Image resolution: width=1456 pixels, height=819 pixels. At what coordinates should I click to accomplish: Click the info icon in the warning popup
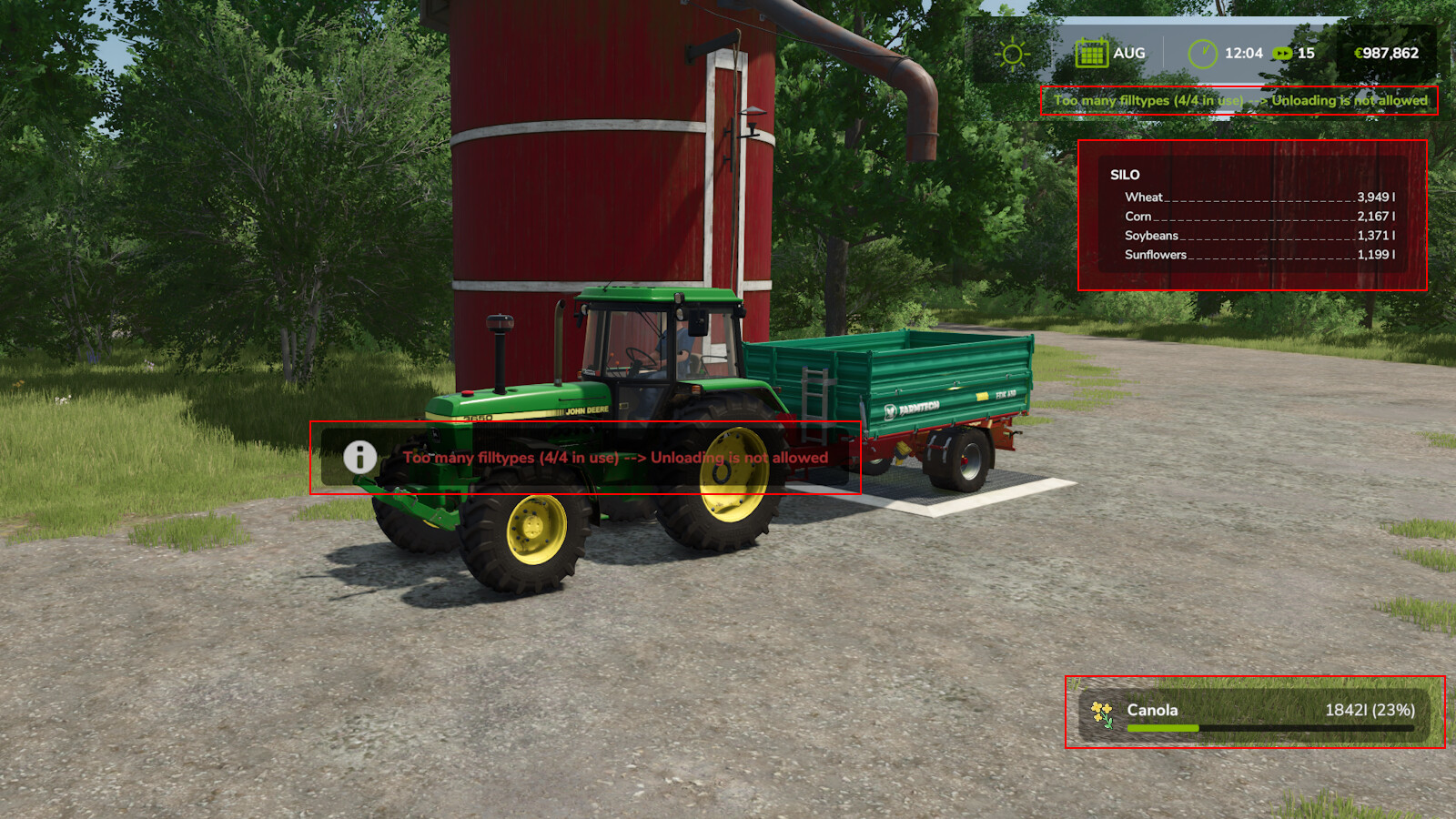click(360, 457)
